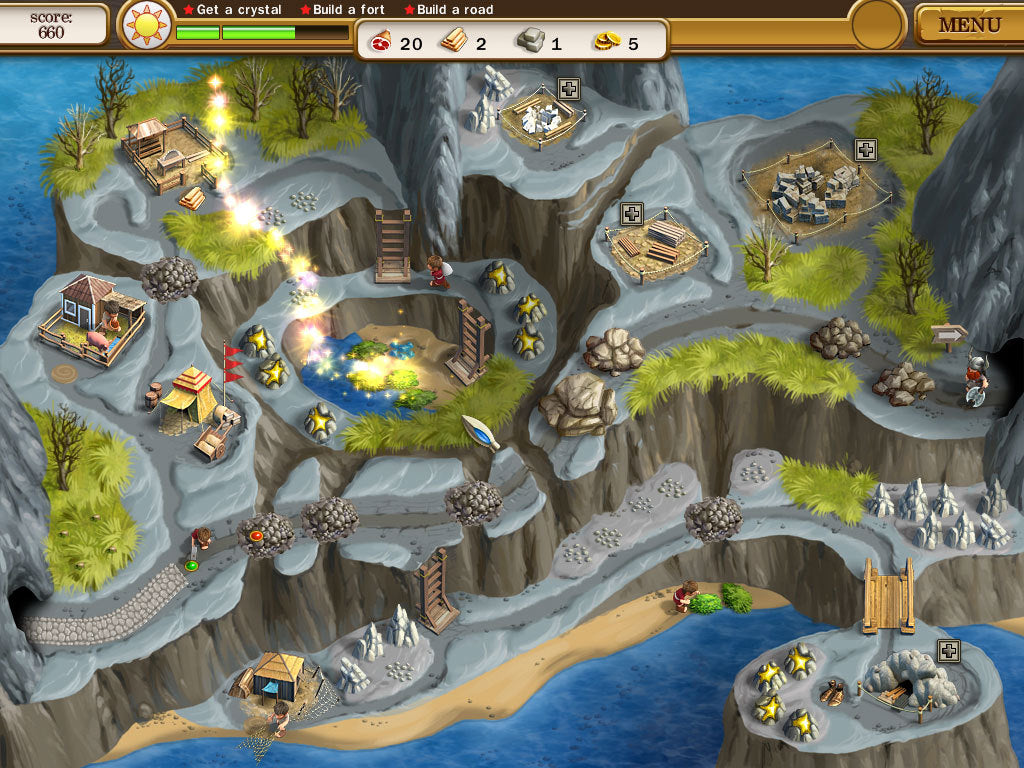The height and width of the screenshot is (768, 1024).
Task: Click the sun icon in the top bar
Action: 146,25
